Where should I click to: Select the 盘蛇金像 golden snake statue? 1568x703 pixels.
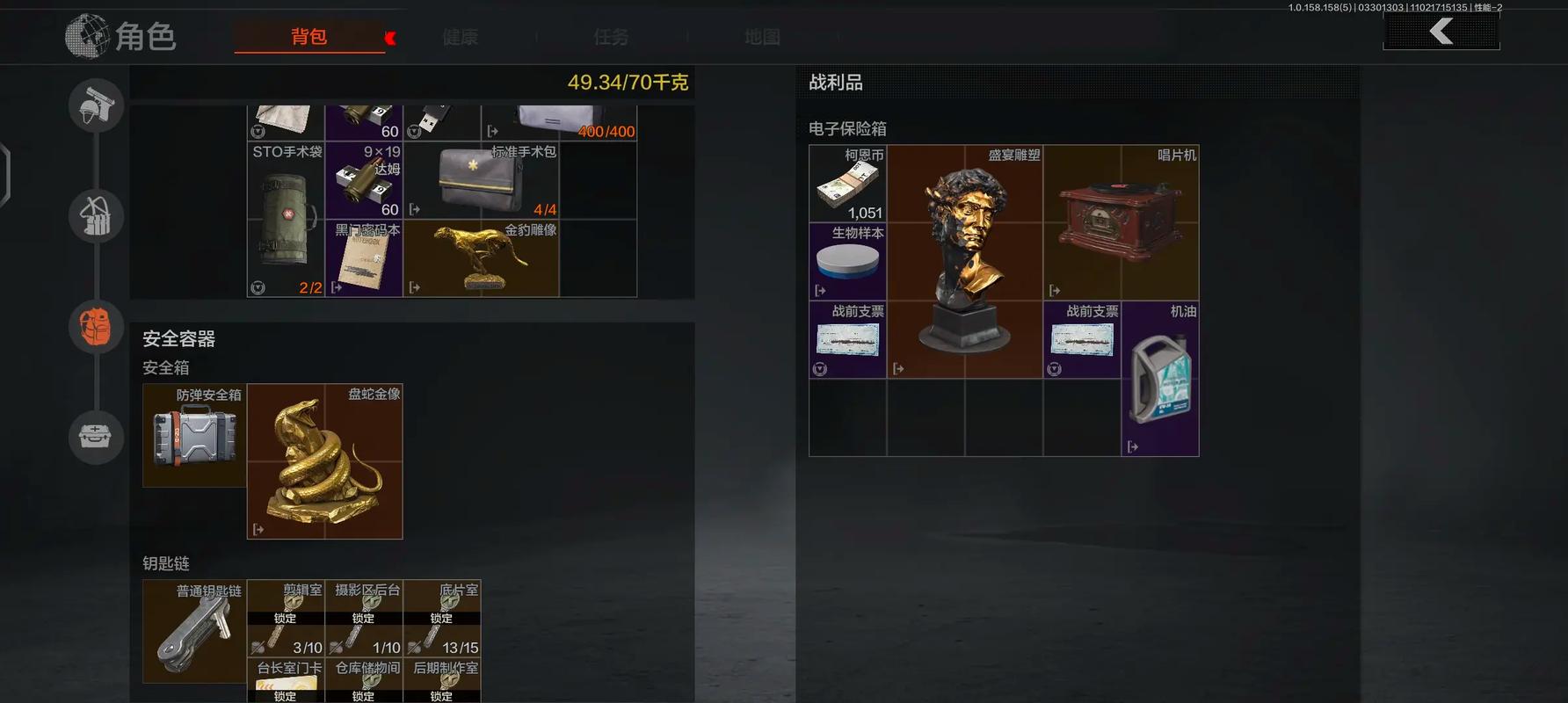coord(324,461)
